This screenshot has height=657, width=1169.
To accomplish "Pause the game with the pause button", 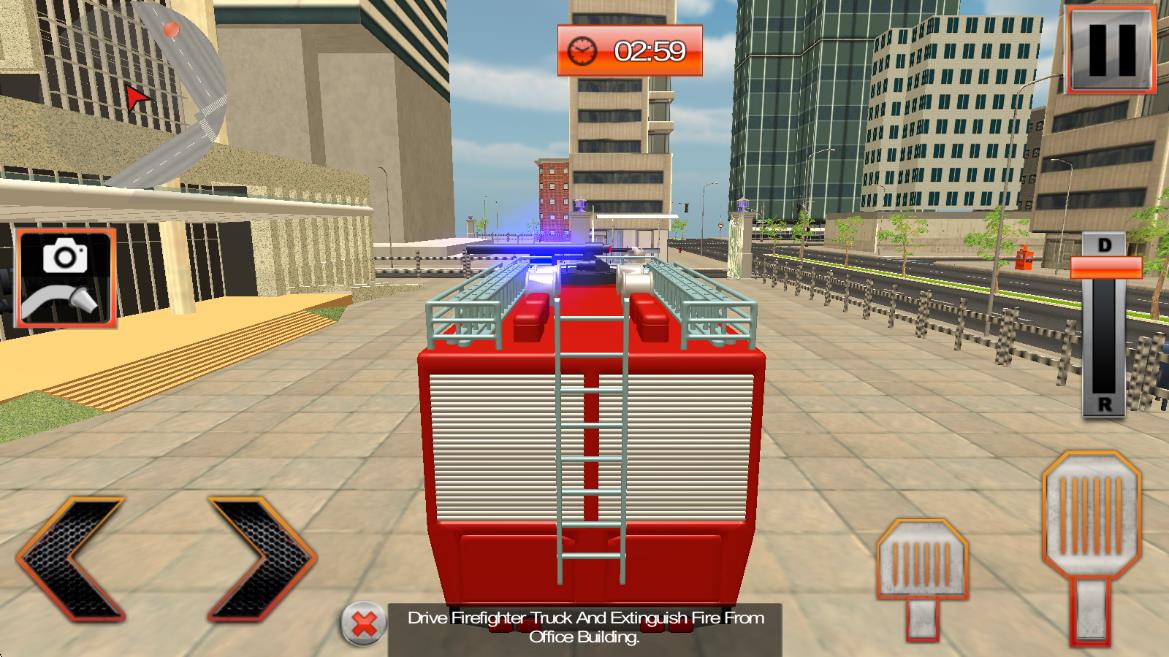I will point(1111,47).
